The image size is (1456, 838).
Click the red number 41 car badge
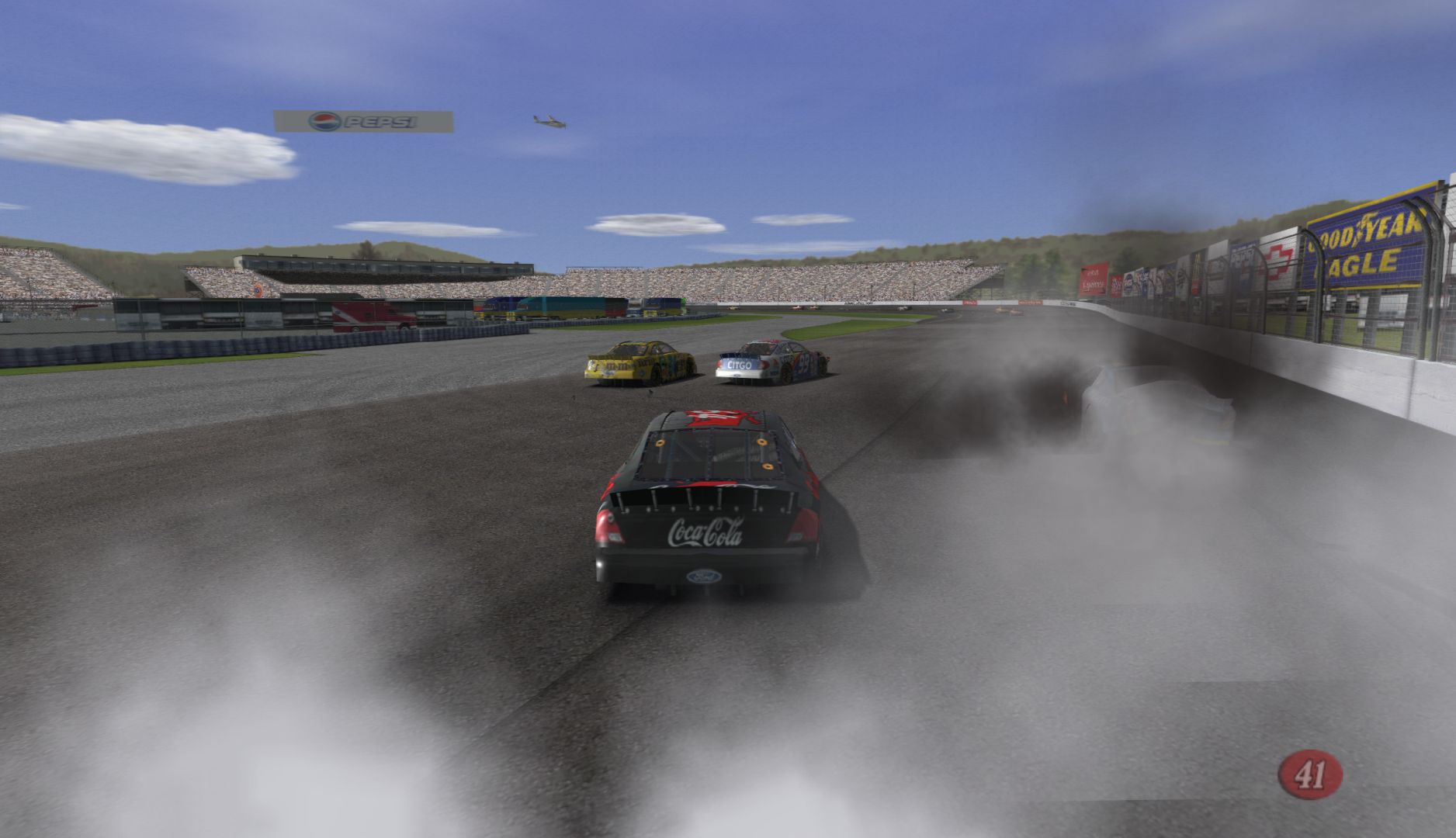click(x=1310, y=774)
